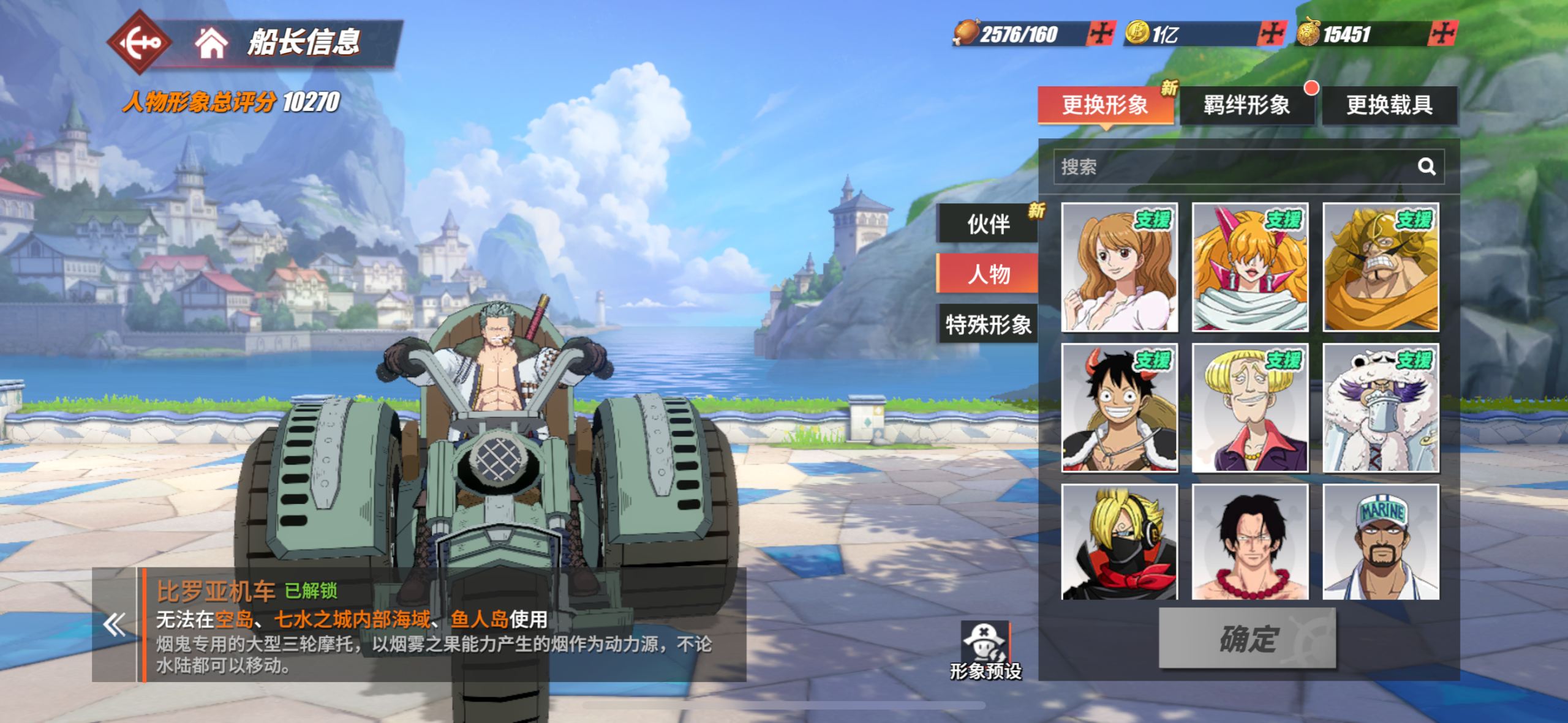The width and height of the screenshot is (1568, 723).
Task: Select the Marine cap character portrait
Action: pos(1381,542)
